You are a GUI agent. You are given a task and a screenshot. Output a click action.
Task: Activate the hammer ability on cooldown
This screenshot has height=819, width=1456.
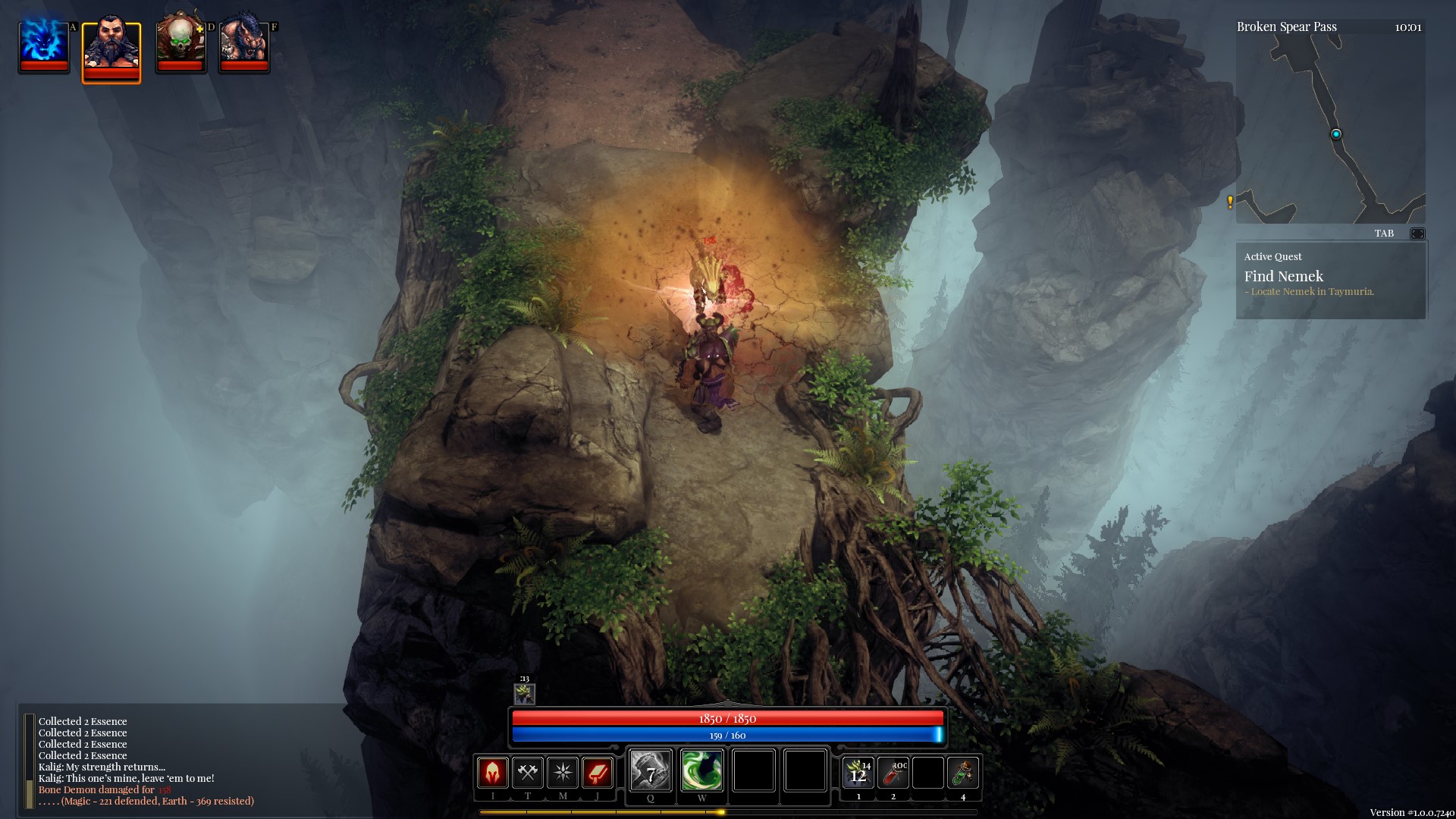click(x=650, y=771)
